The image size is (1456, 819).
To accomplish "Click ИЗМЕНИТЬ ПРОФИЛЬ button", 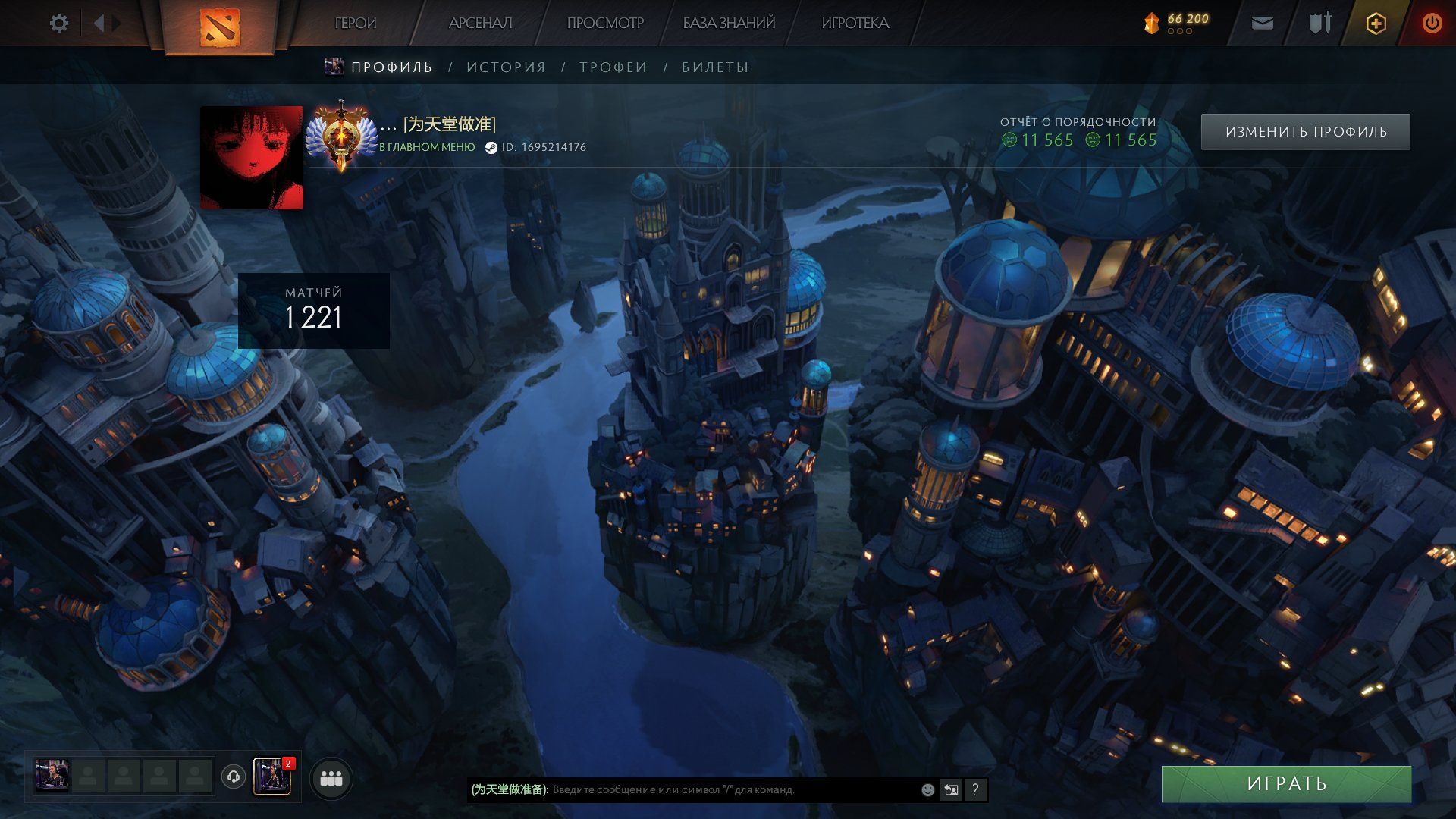I will pyautogui.click(x=1305, y=132).
